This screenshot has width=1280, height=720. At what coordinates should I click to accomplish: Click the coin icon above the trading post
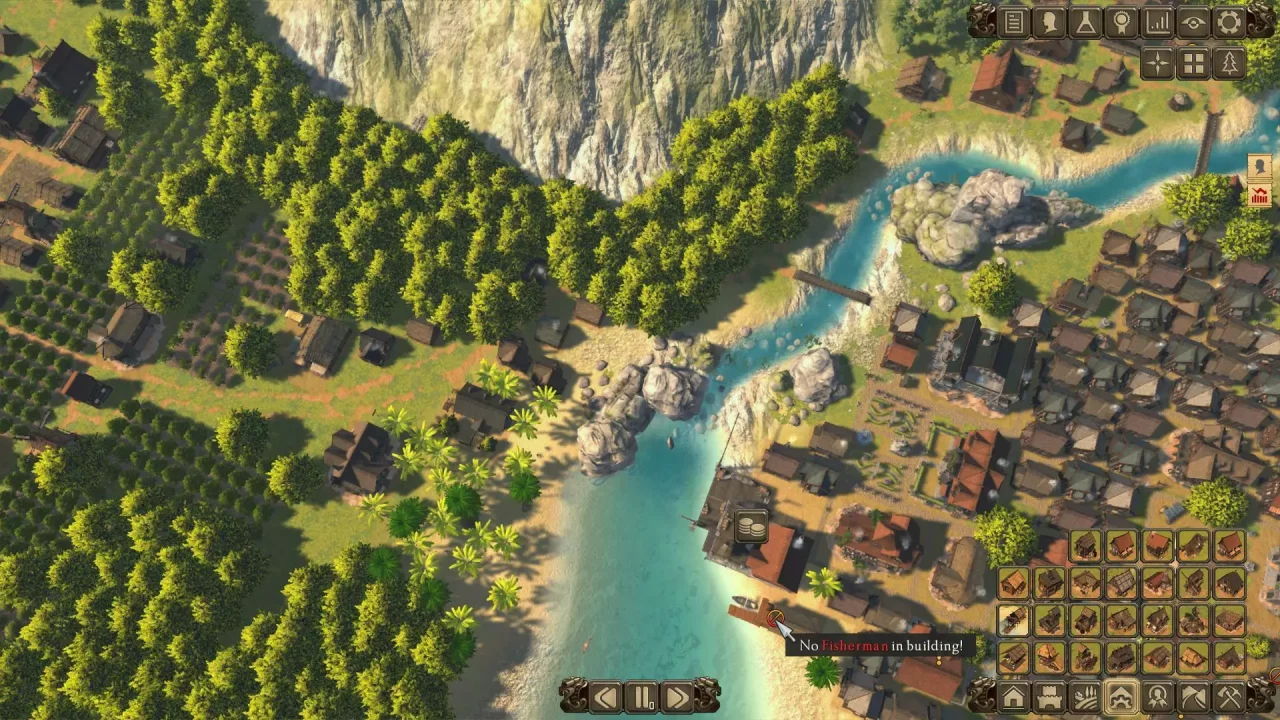pos(750,527)
